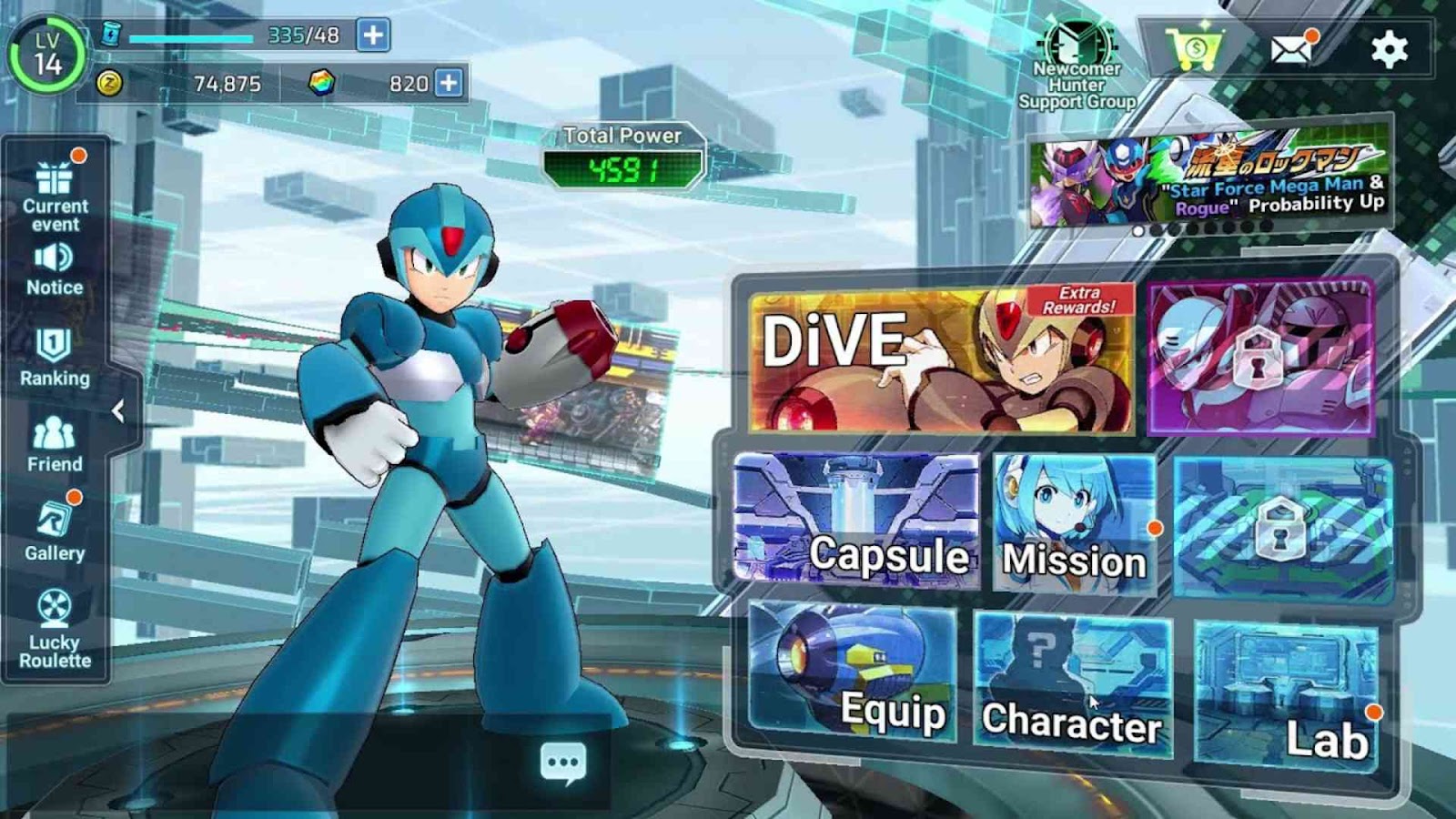Screen dimensions: 1456x819
Task: Check the mail inbox
Action: (1291, 48)
